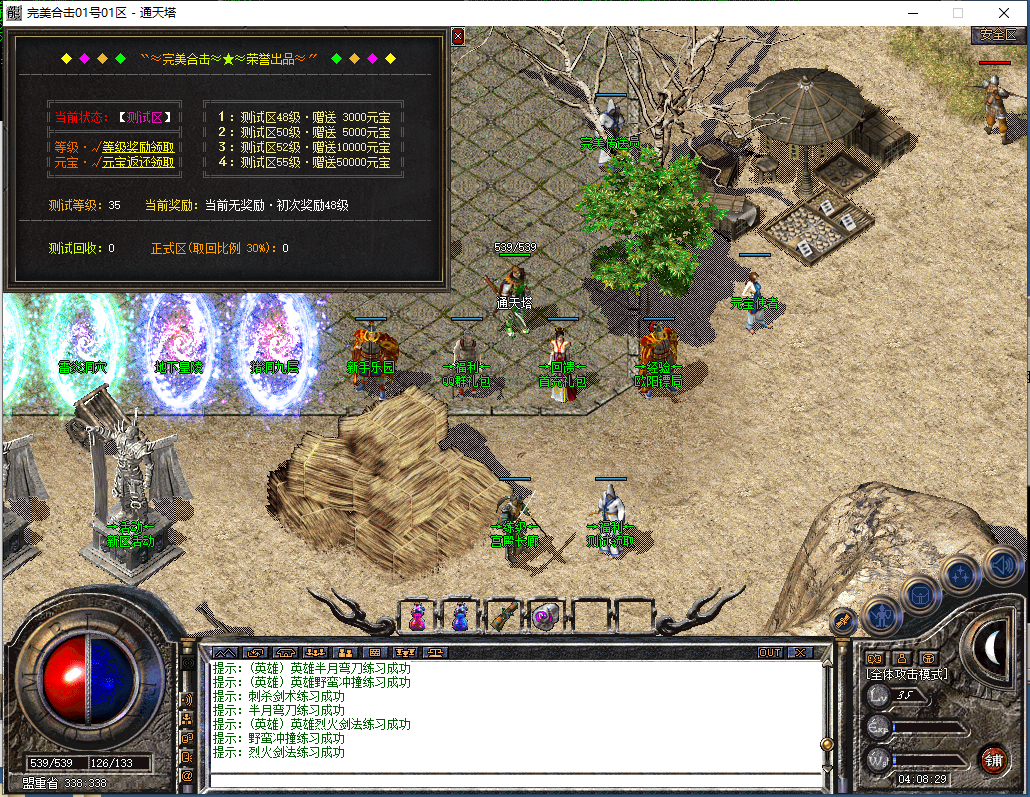1030x797 pixels.
Task: Use the blue potion in the hotbar
Action: [460, 616]
